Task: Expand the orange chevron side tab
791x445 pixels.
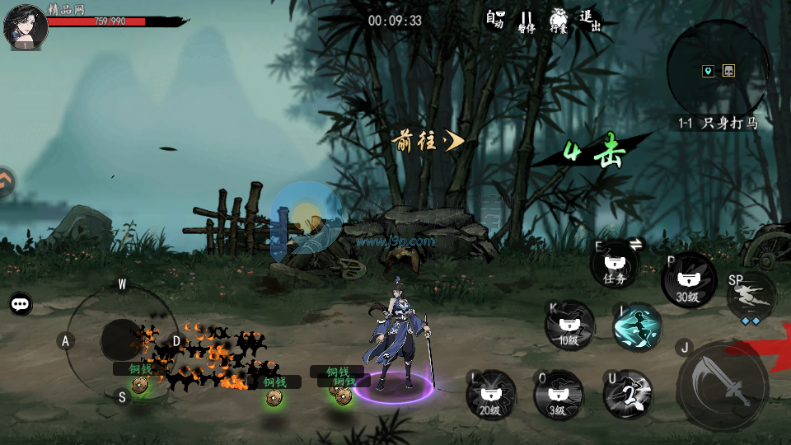Action: [7, 183]
